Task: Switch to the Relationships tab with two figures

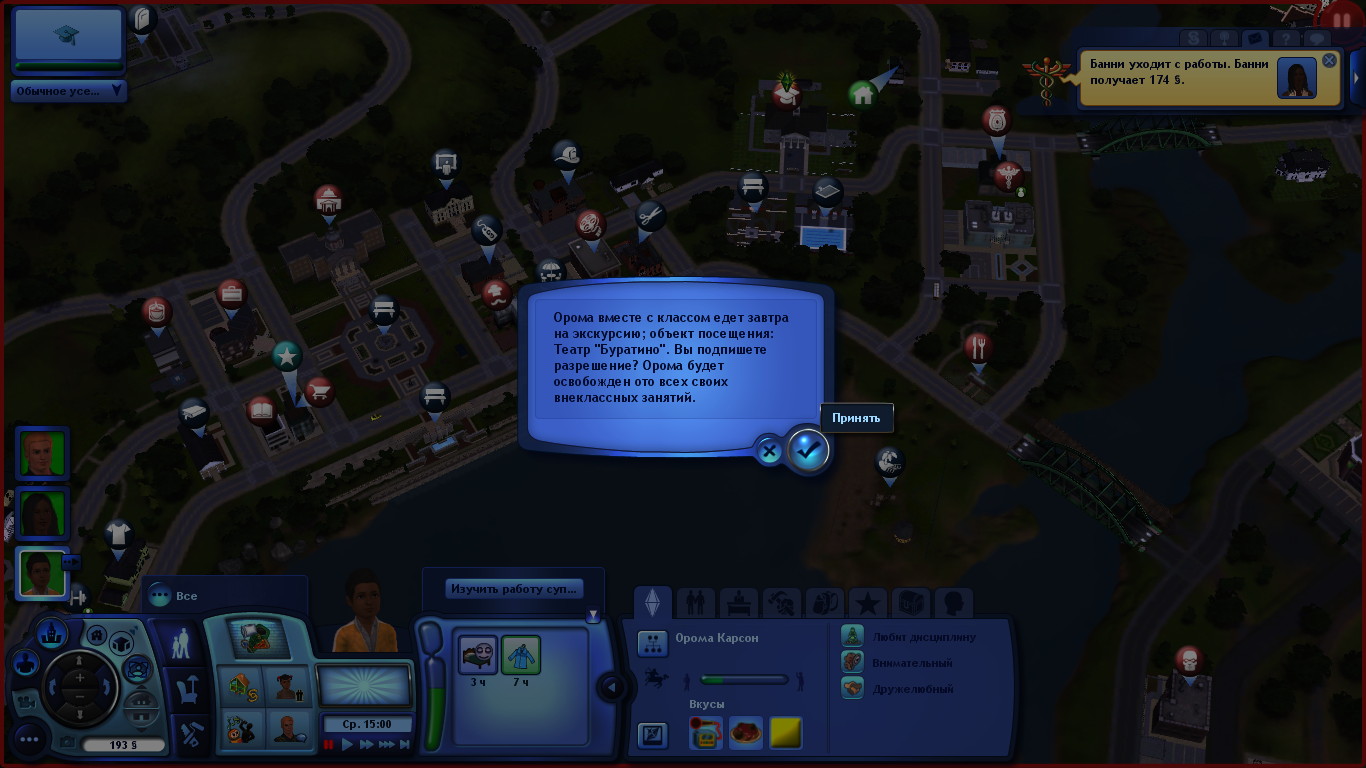Action: [x=696, y=603]
